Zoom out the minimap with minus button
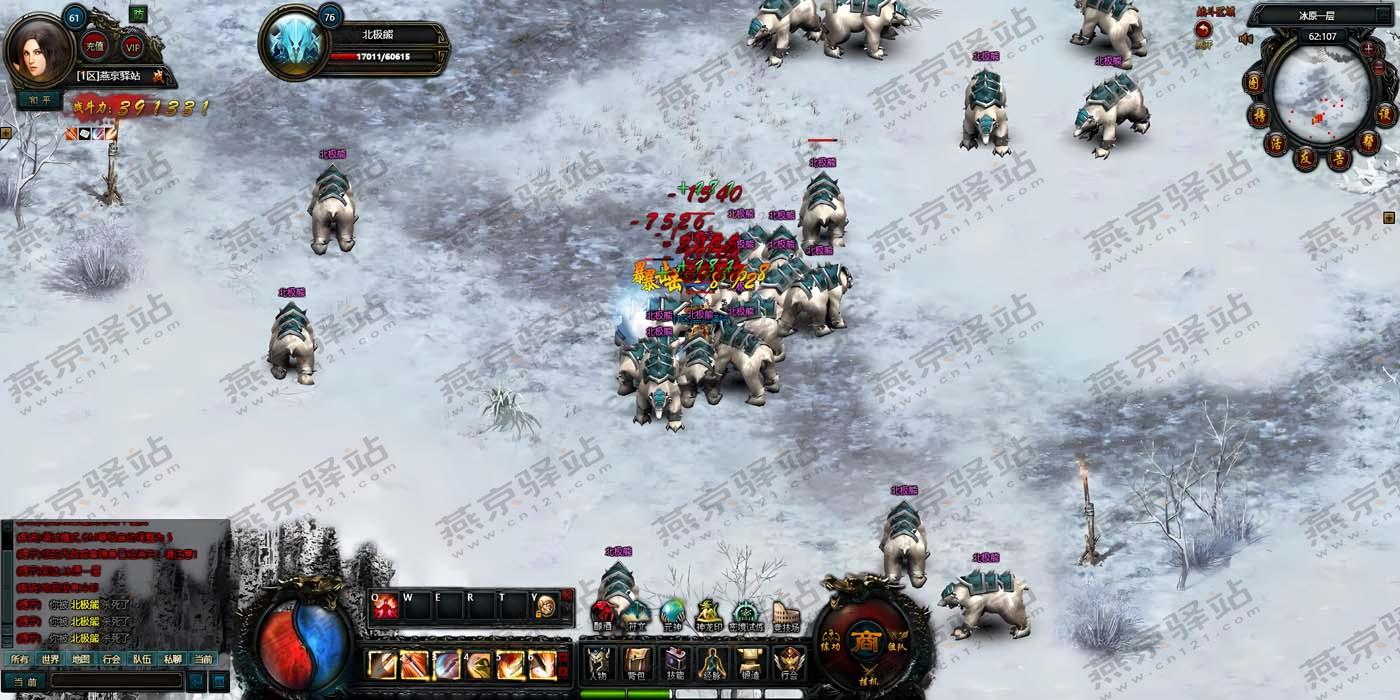The height and width of the screenshot is (700, 1400). coord(1380,65)
